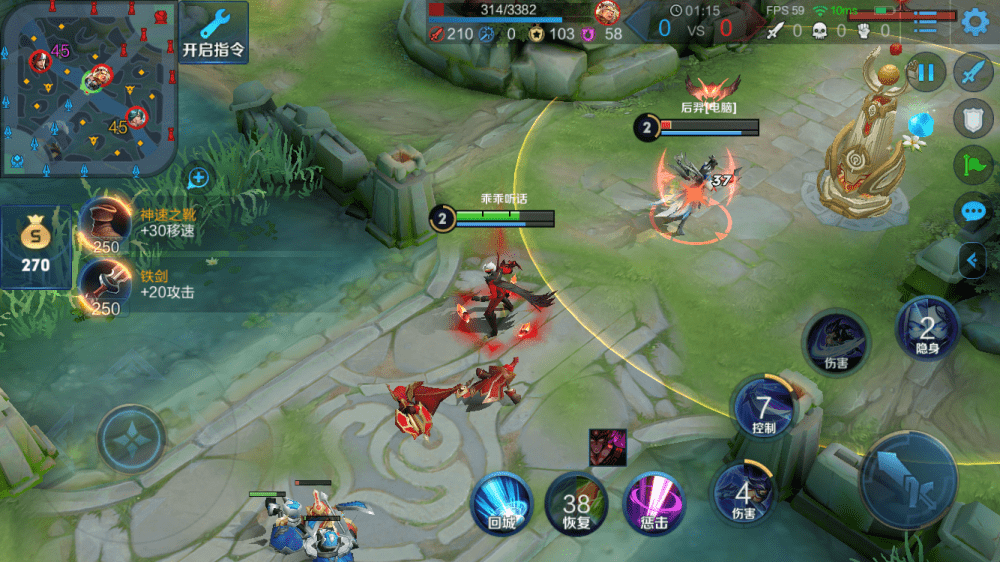
Task: Collapse the side panel with the arrow
Action: (x=971, y=261)
